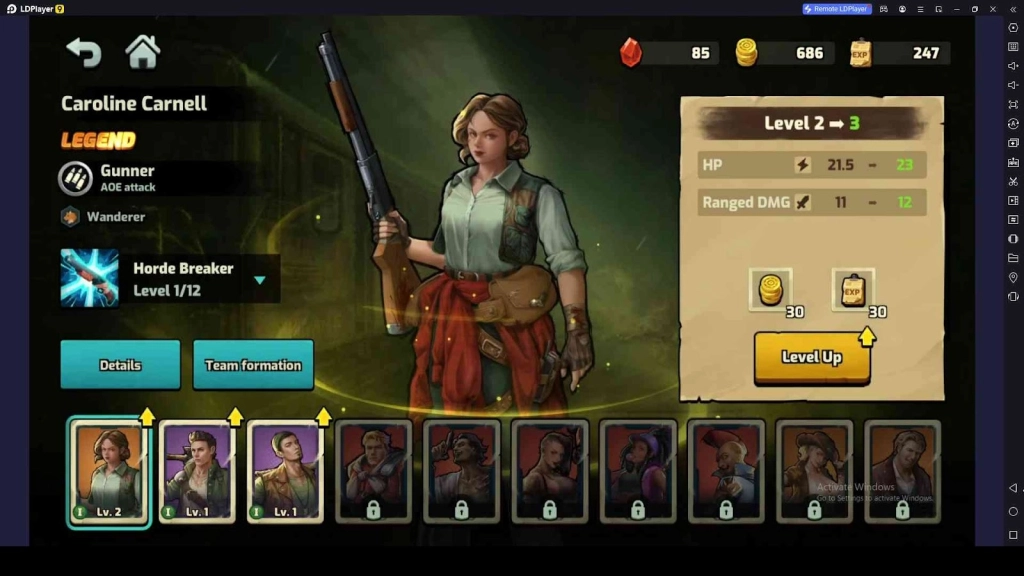1024x576 pixels.
Task: Click the EXP book currency icon at top
Action: click(x=860, y=52)
